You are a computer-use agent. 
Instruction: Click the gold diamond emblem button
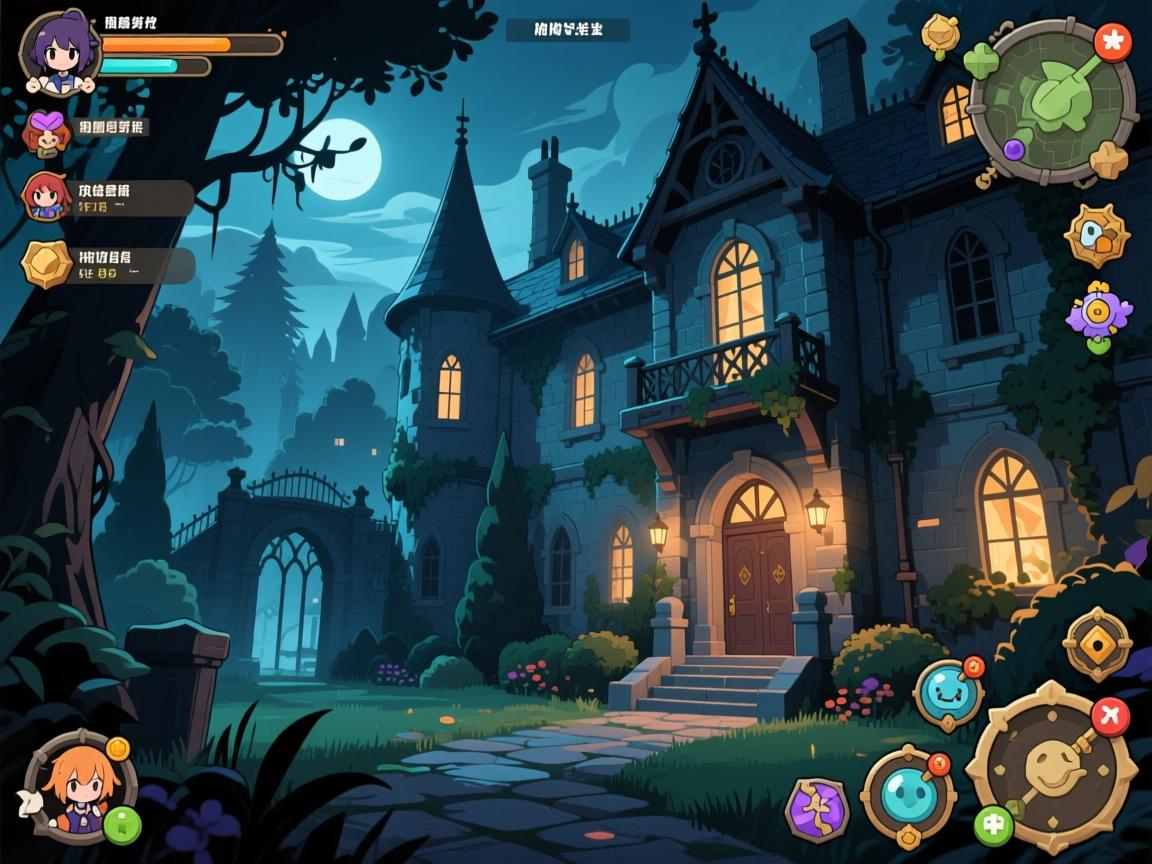[1097, 644]
